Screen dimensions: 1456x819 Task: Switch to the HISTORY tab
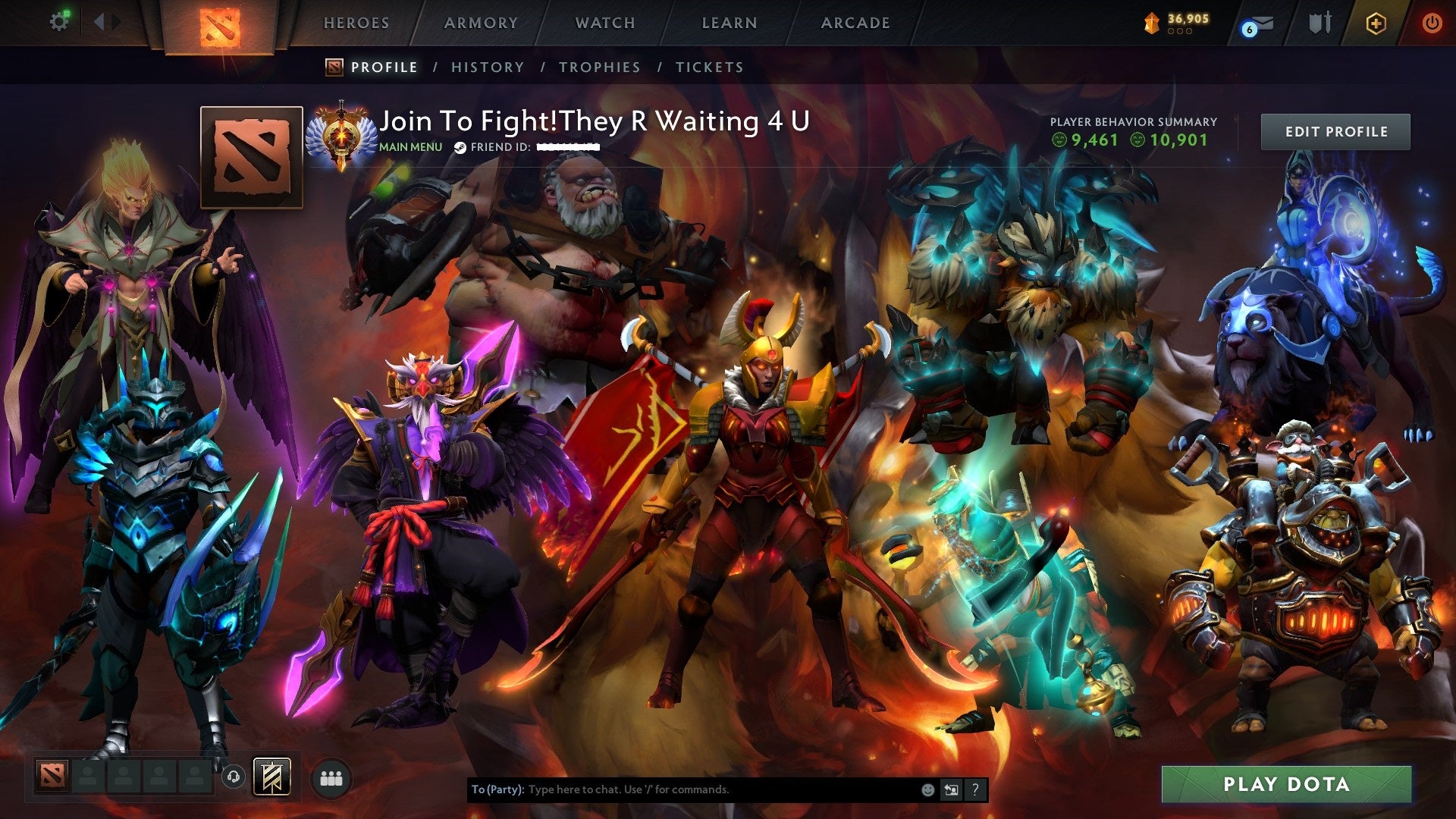(486, 67)
